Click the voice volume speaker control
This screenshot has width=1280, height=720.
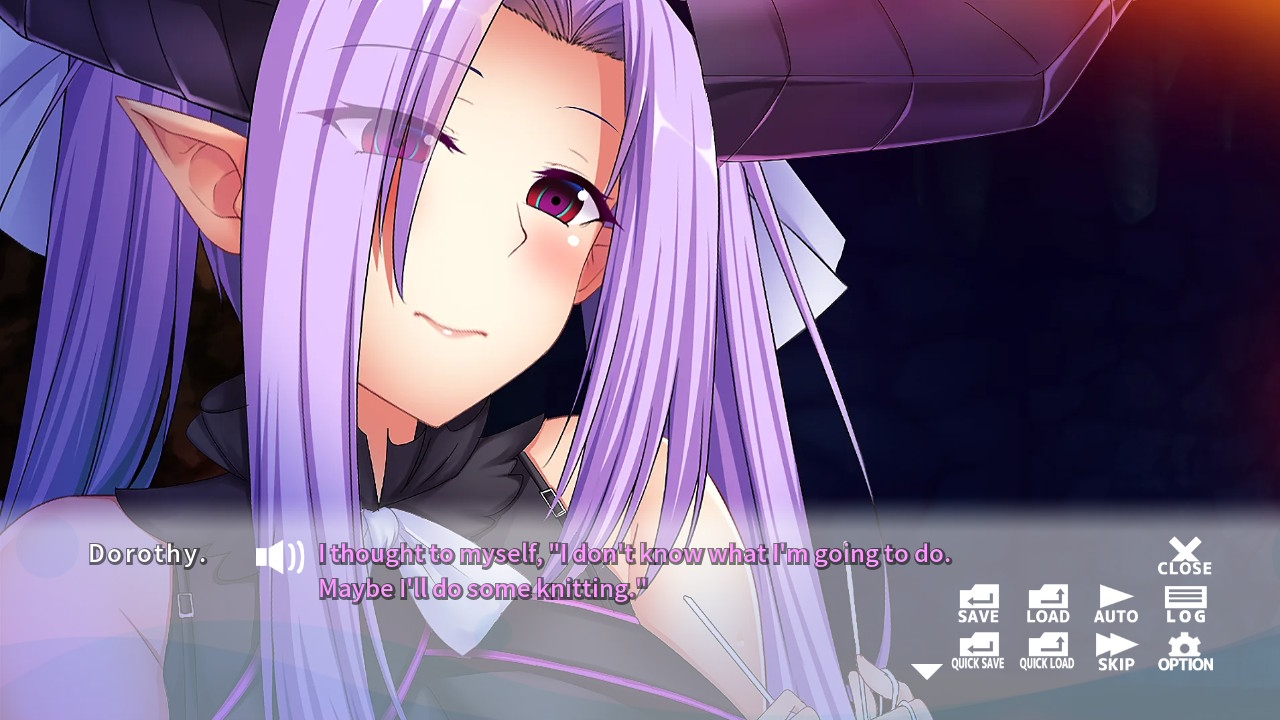point(278,555)
